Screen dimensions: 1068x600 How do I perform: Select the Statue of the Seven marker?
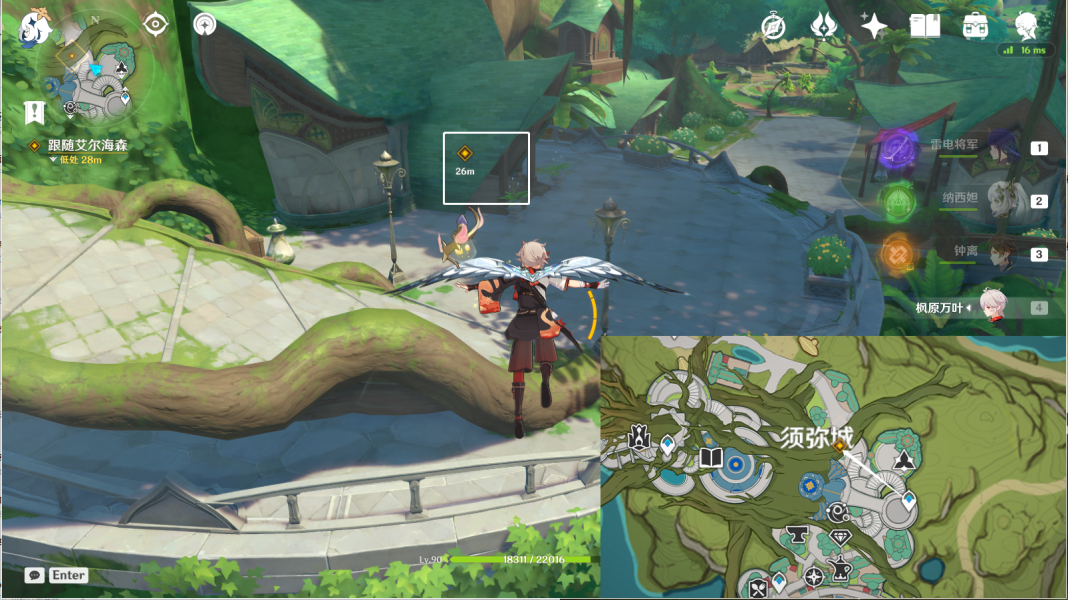point(638,437)
